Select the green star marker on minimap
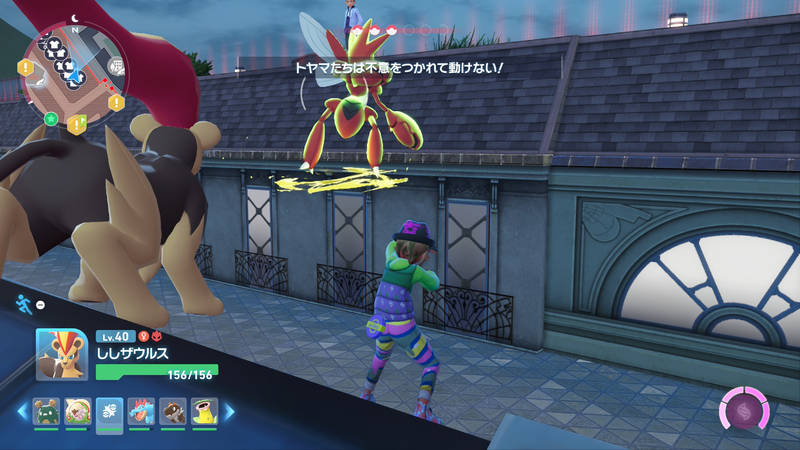This screenshot has height=450, width=800. click(50, 118)
